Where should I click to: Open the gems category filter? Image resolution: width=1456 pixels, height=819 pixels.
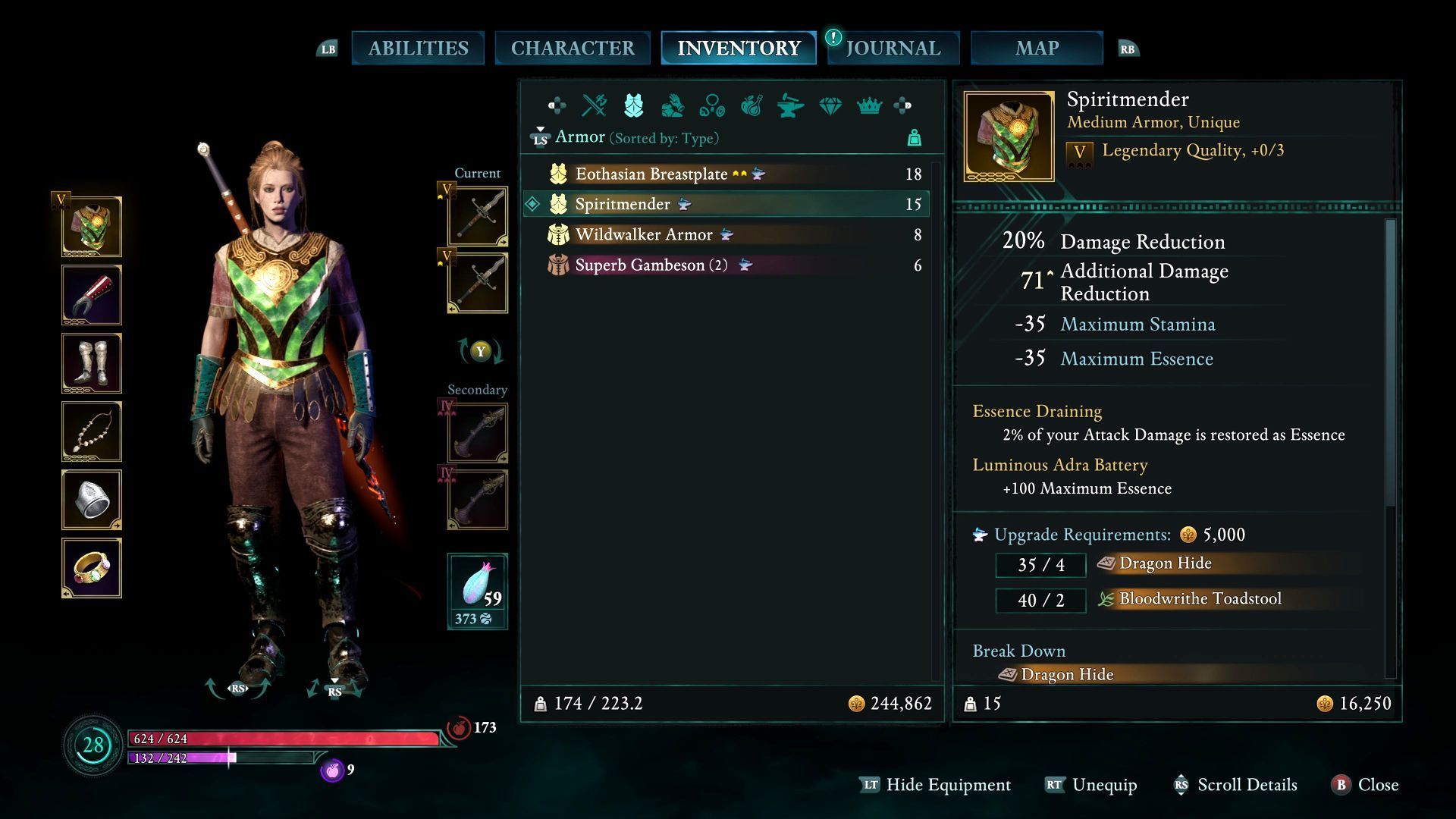click(x=830, y=105)
